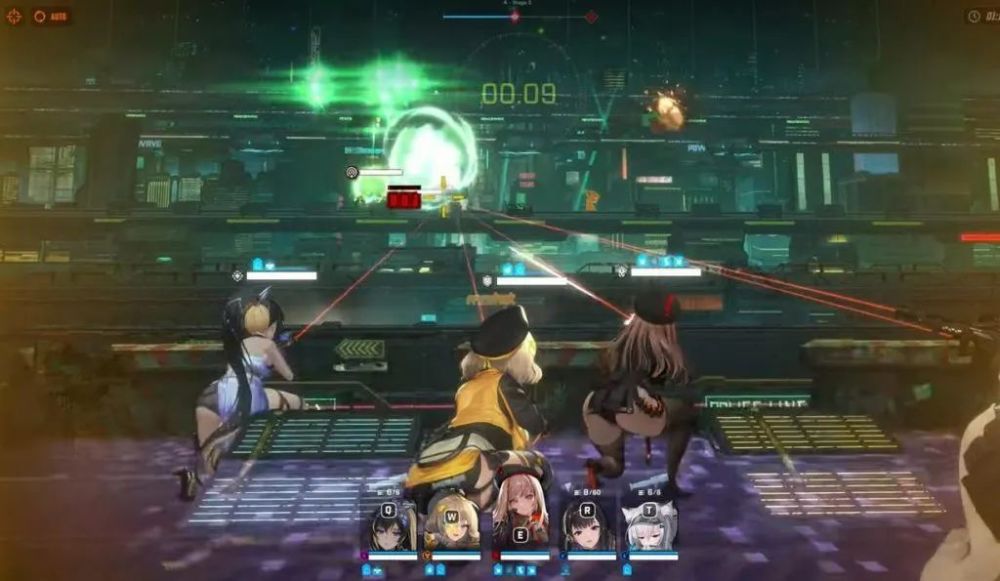
Task: Choose the pink-haired girl's center portrait
Action: [x=519, y=522]
